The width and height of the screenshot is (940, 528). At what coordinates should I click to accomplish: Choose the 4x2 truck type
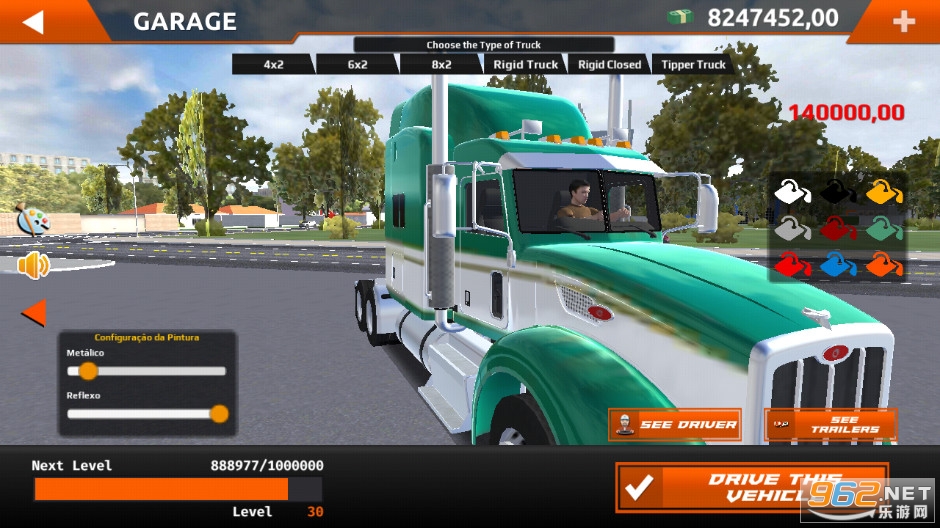[x=274, y=64]
